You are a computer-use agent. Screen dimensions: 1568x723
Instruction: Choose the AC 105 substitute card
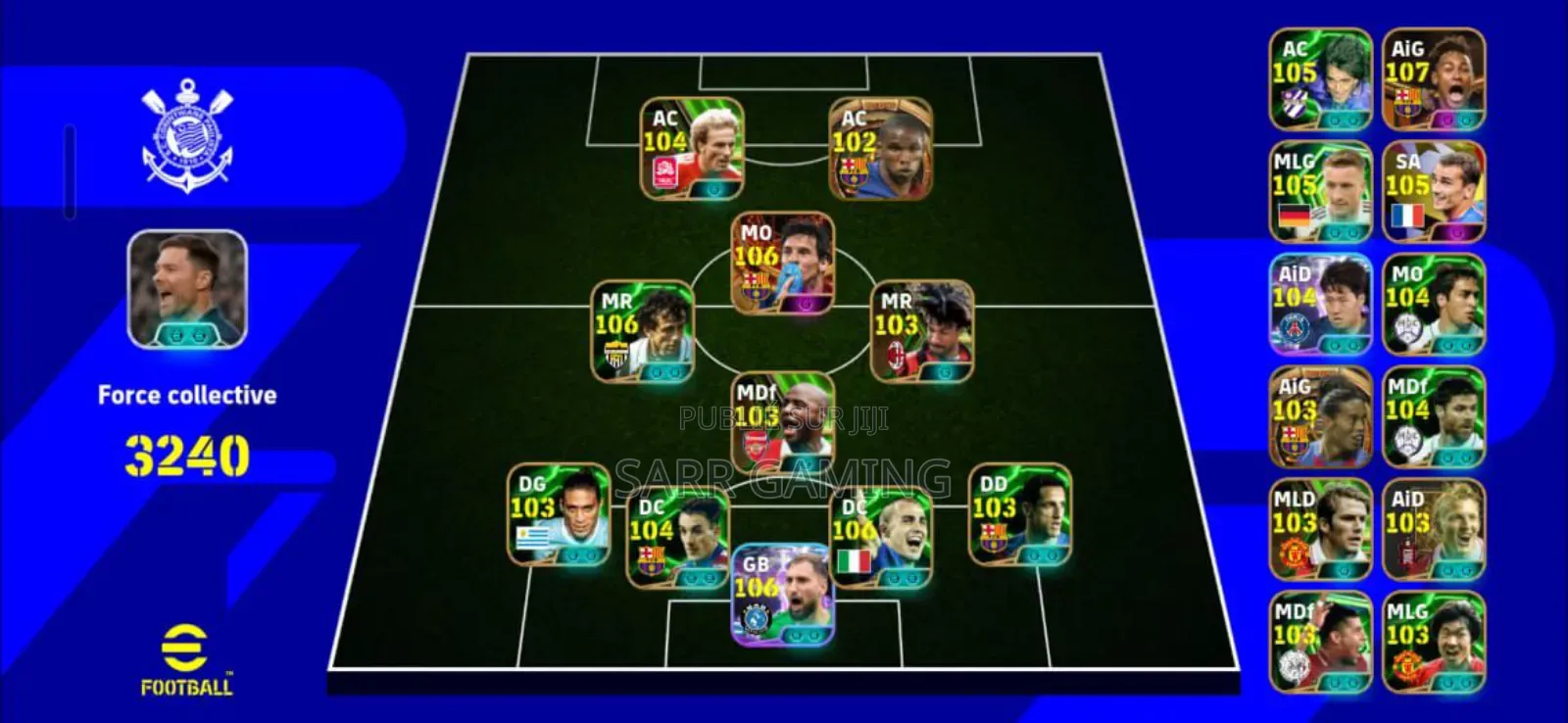[x=1320, y=79]
